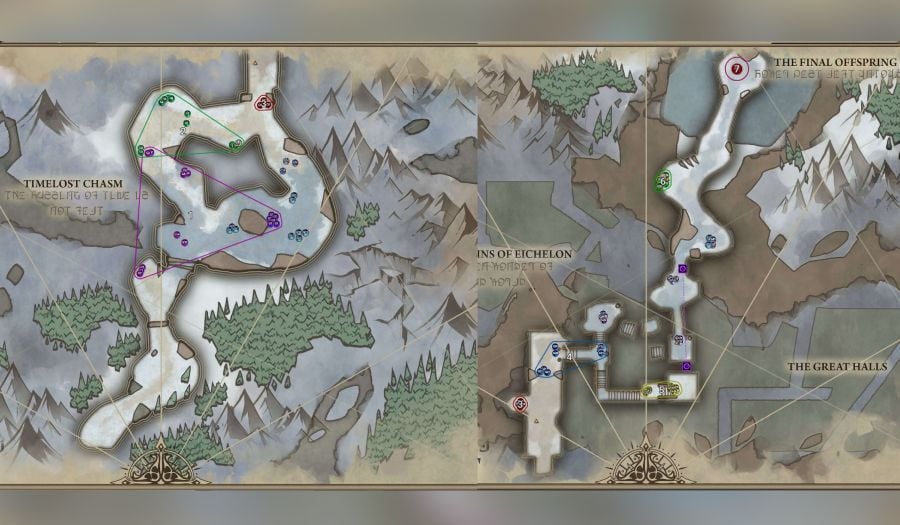Image resolution: width=900 pixels, height=525 pixels.
Task: Click the Ruins of Eichelon area label
Action: click(526, 255)
